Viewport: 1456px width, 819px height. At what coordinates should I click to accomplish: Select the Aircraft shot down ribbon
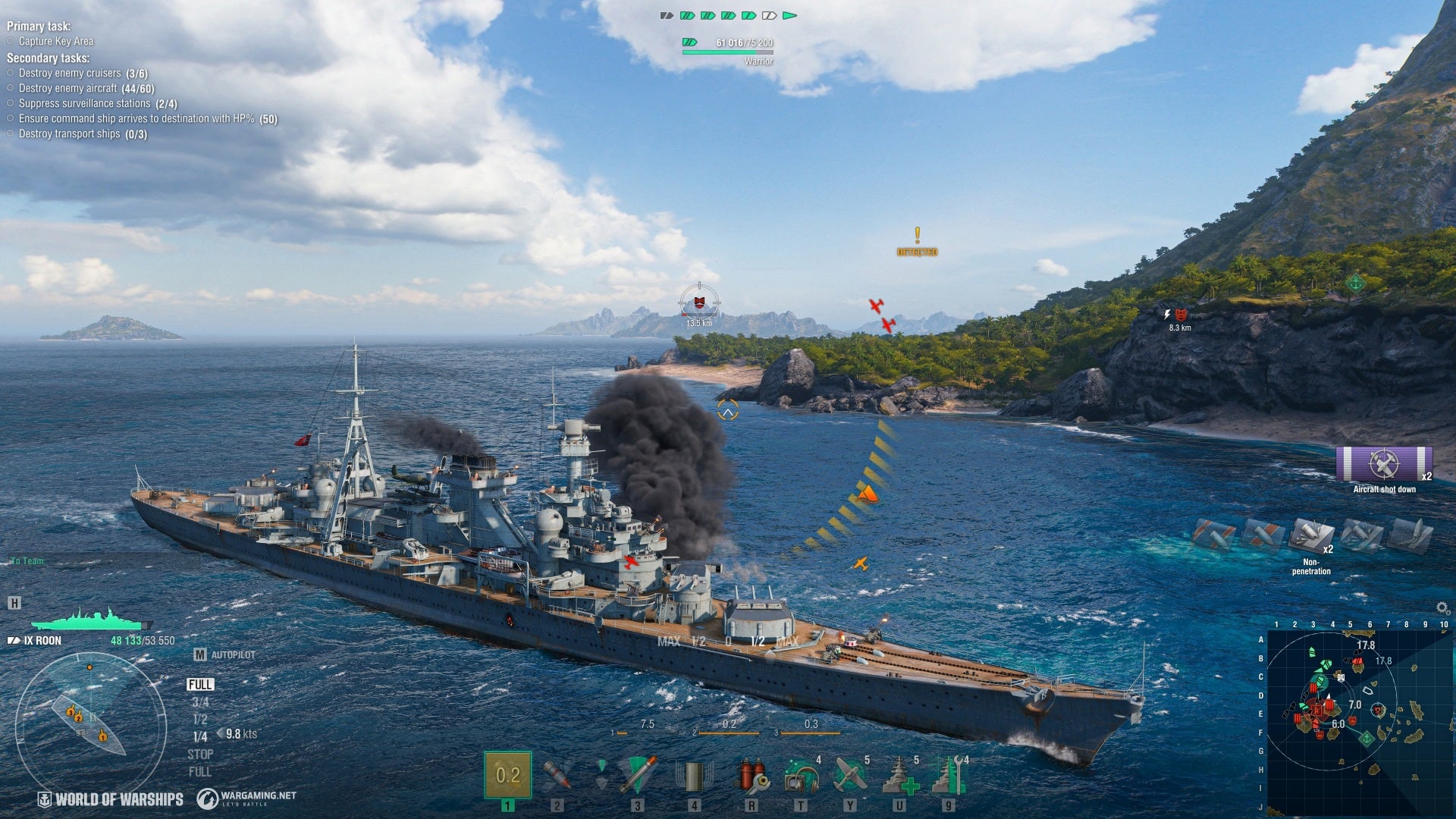pos(1384,465)
